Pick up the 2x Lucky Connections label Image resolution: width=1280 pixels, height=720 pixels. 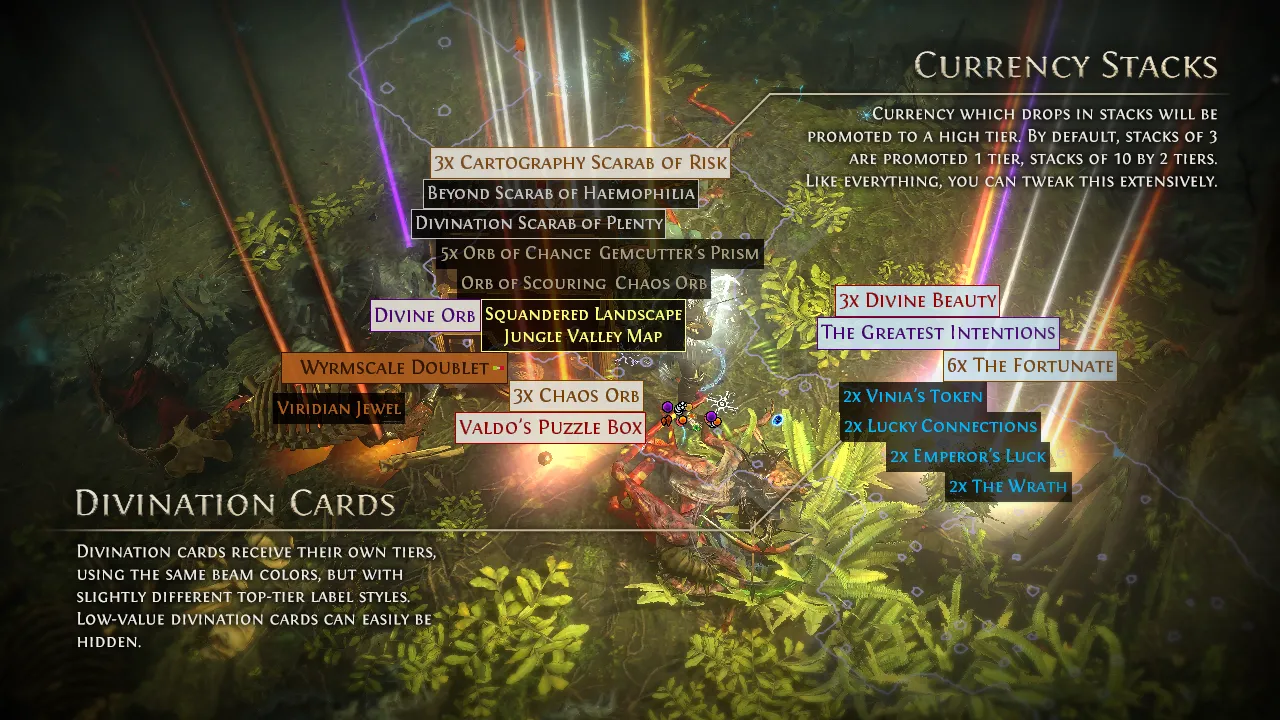[940, 426]
